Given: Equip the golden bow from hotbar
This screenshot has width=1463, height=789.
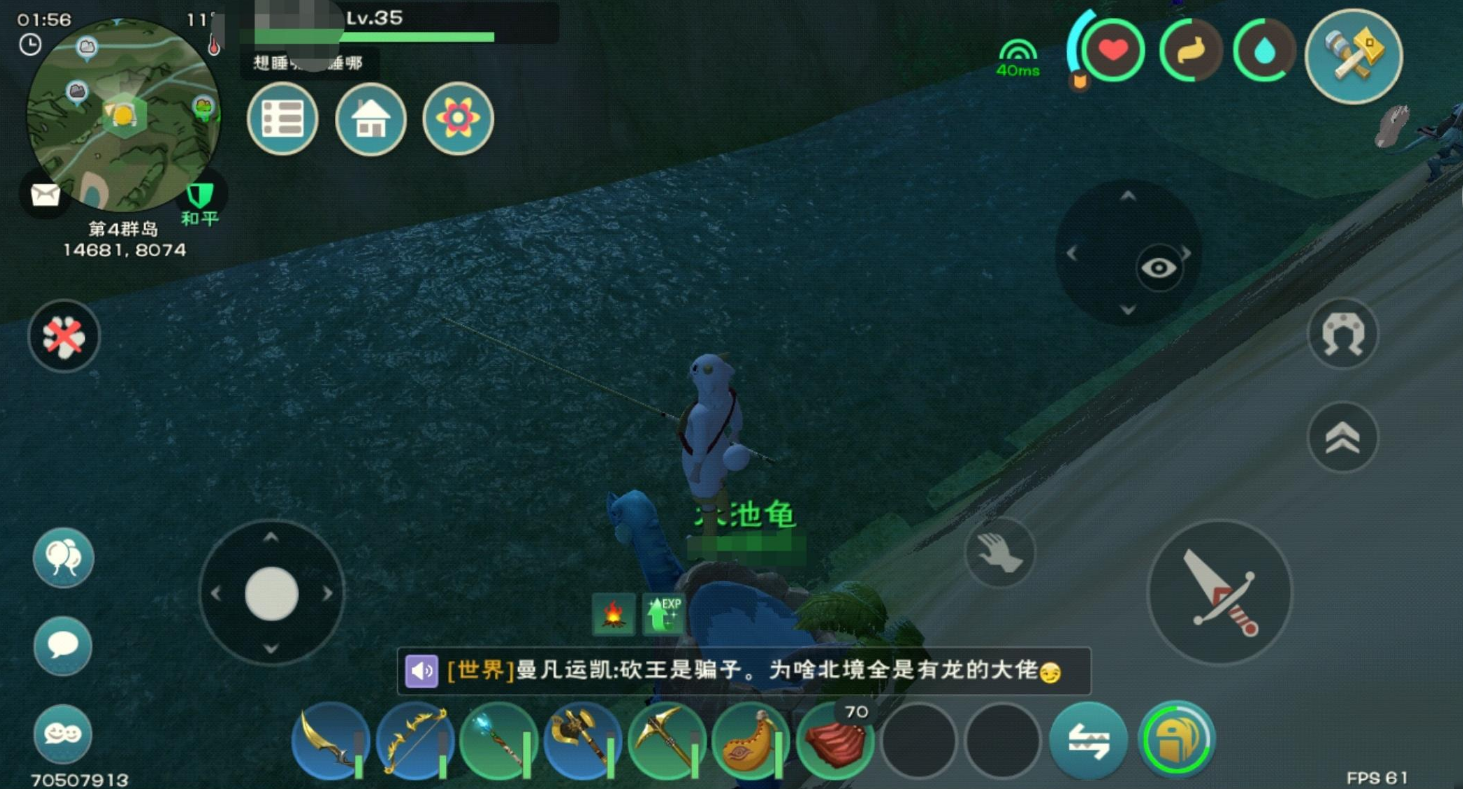Looking at the screenshot, I should [x=415, y=741].
